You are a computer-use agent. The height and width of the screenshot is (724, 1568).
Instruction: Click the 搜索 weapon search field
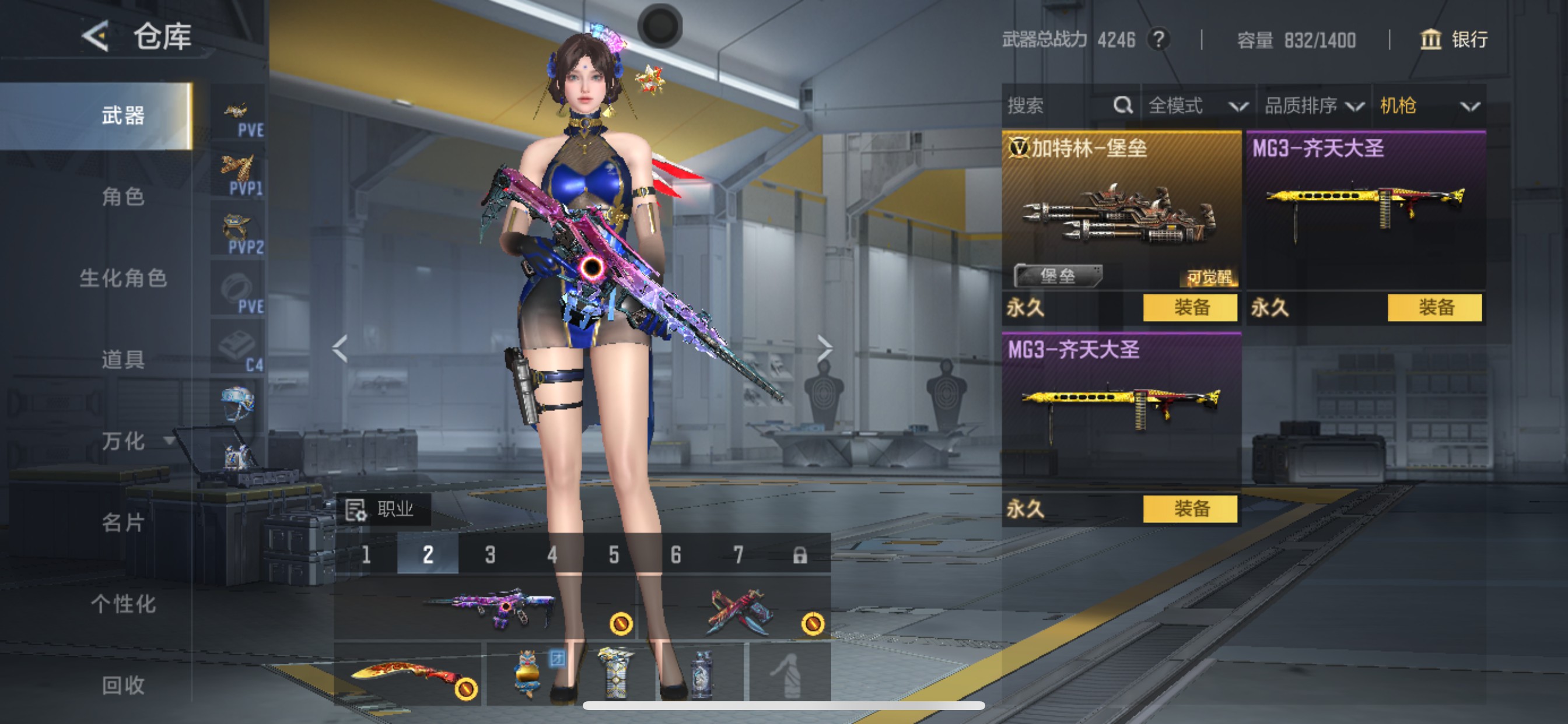(x=1059, y=106)
